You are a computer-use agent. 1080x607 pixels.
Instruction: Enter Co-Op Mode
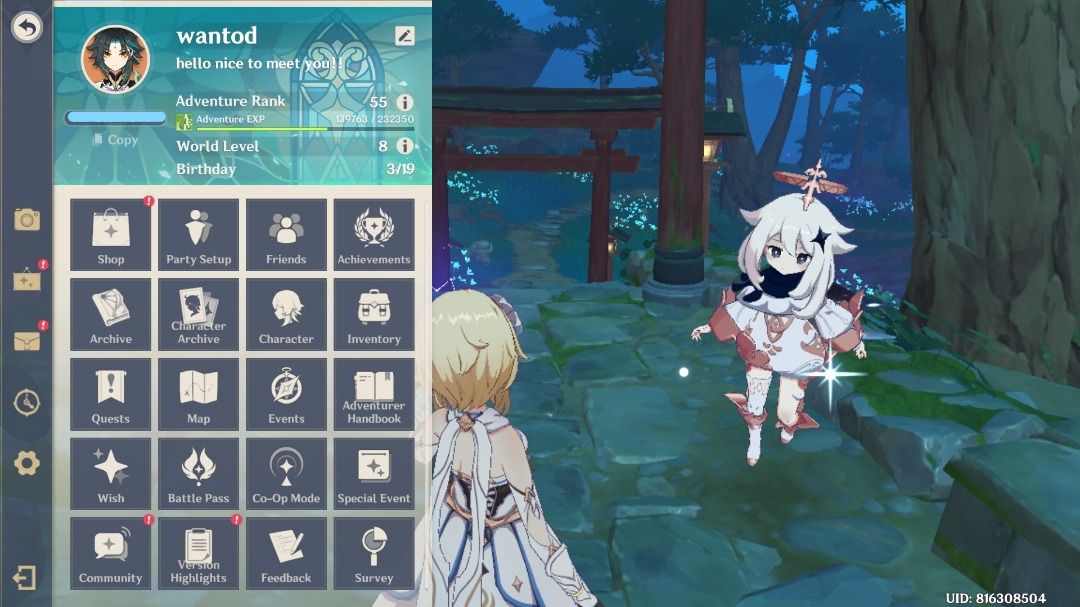[x=286, y=474]
